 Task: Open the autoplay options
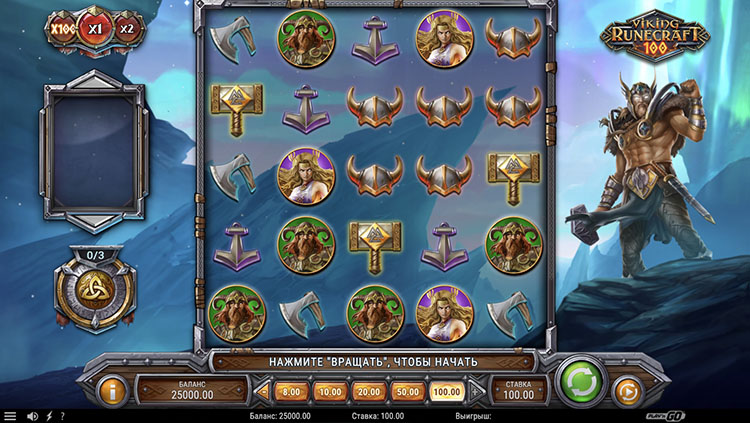click(626, 389)
